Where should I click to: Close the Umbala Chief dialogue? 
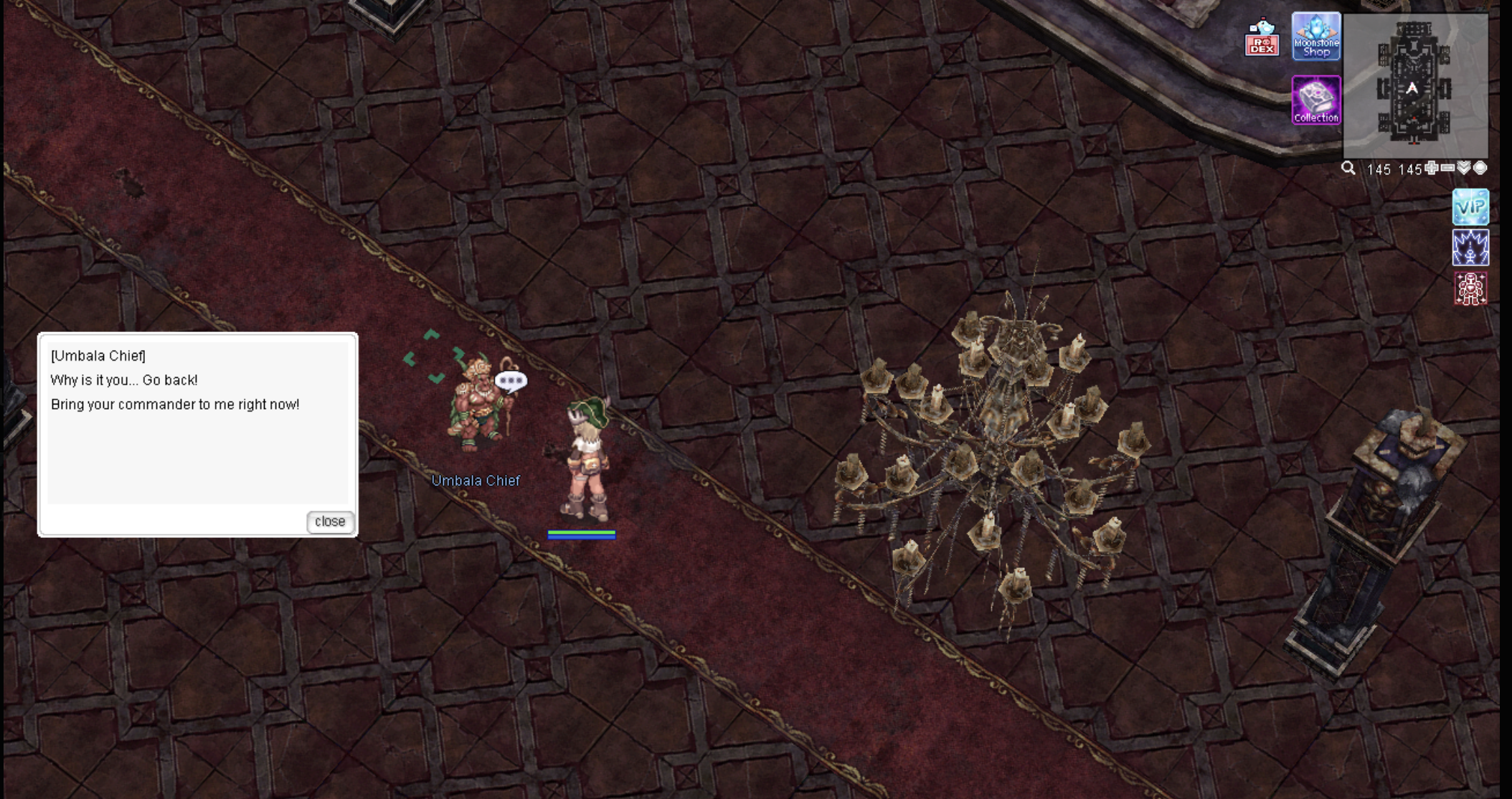[330, 521]
